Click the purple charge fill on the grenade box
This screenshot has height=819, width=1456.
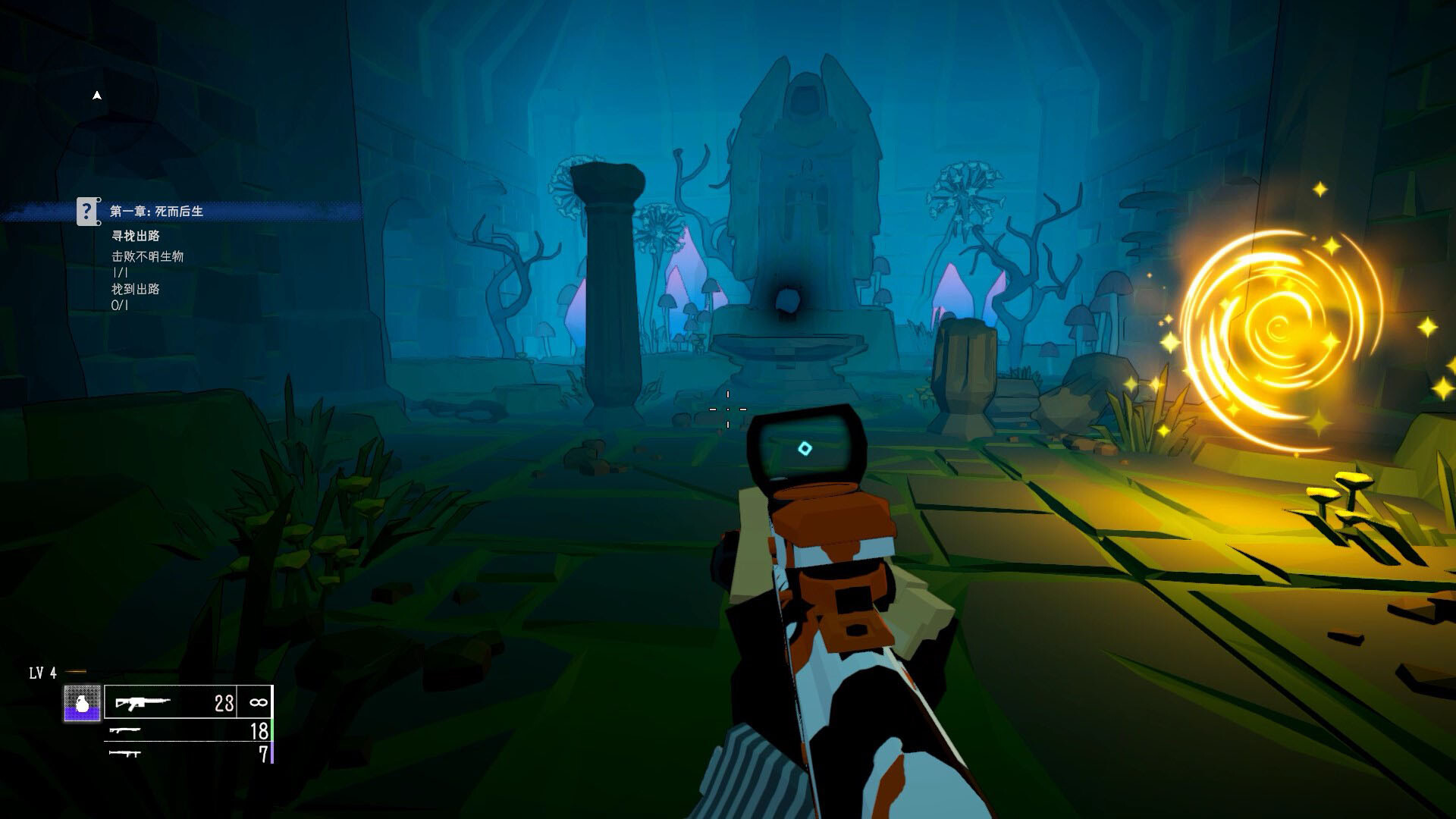point(81,713)
